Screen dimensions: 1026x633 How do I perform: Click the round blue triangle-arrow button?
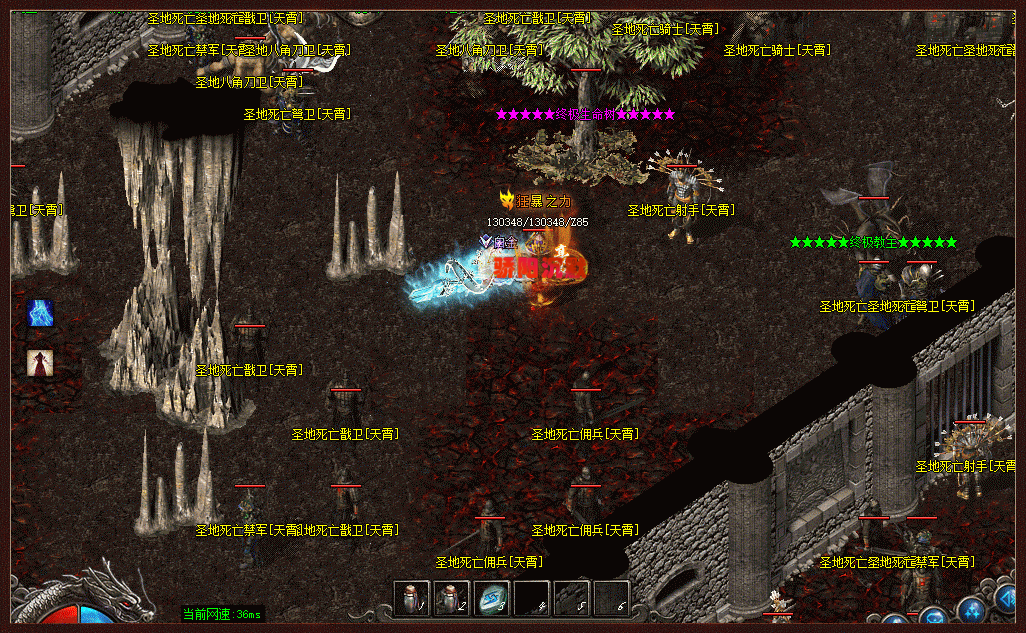[1010, 600]
